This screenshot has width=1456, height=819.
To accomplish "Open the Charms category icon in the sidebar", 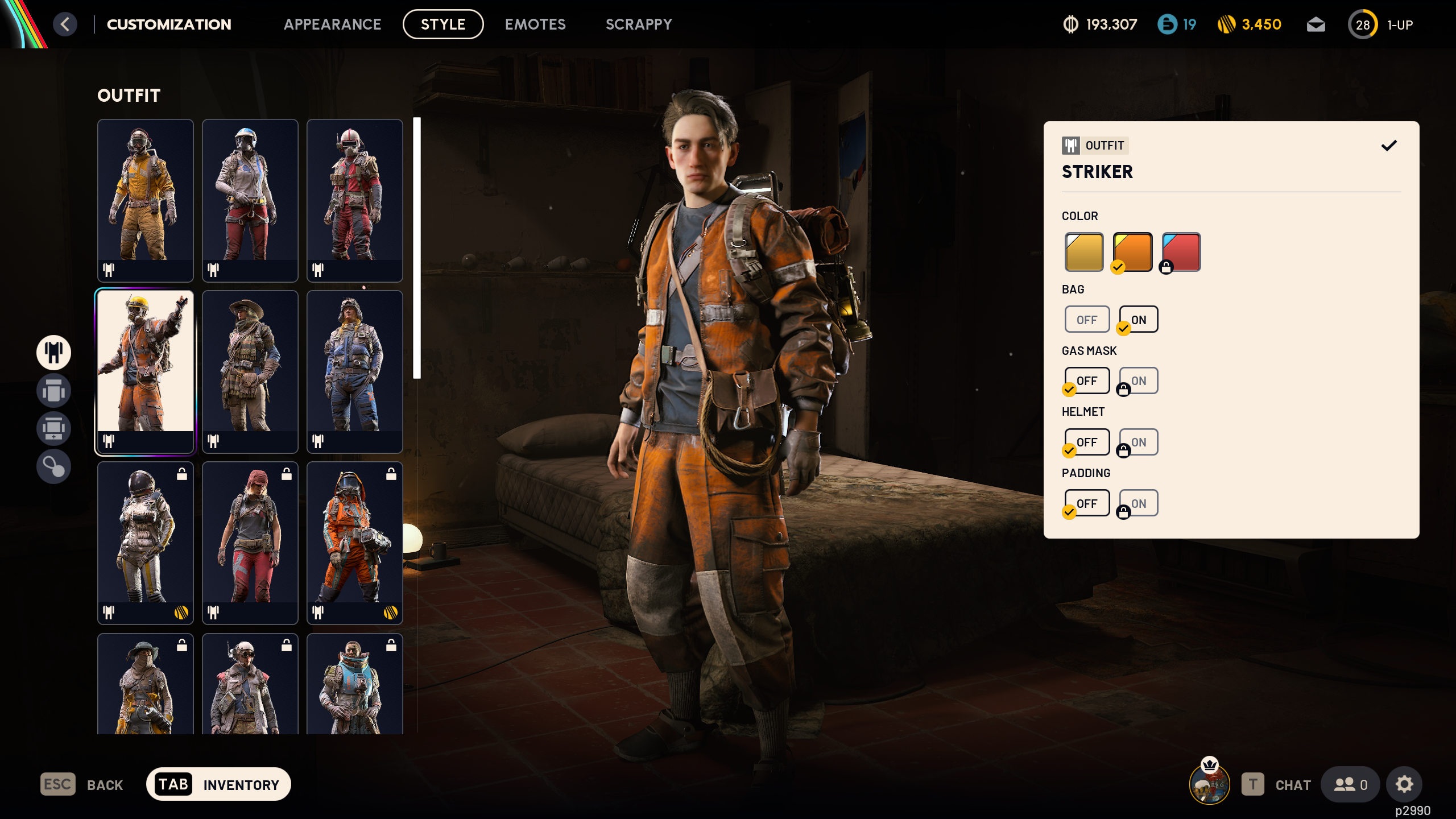I will click(53, 466).
